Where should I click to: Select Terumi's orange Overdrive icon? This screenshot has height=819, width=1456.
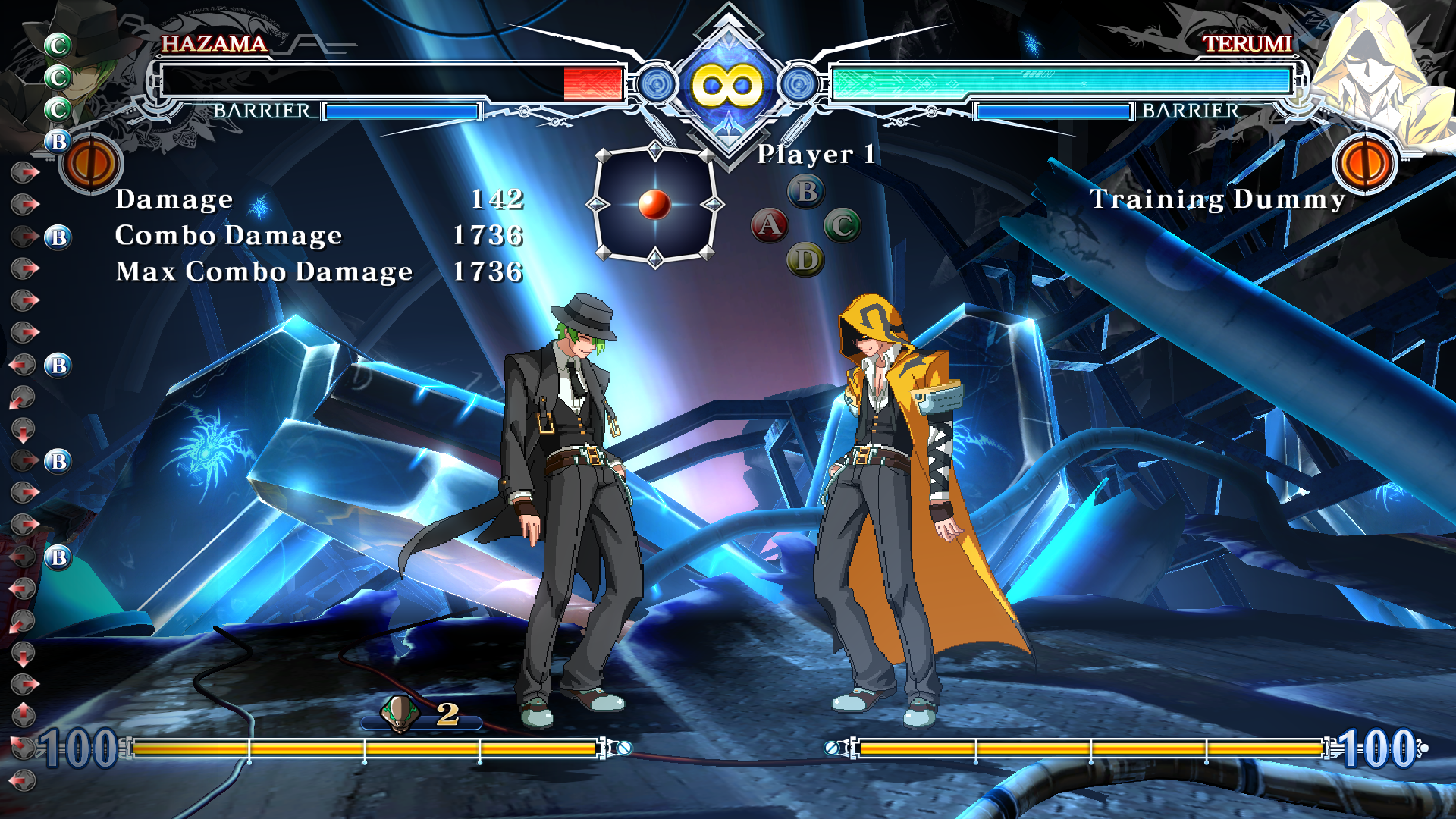(1364, 163)
